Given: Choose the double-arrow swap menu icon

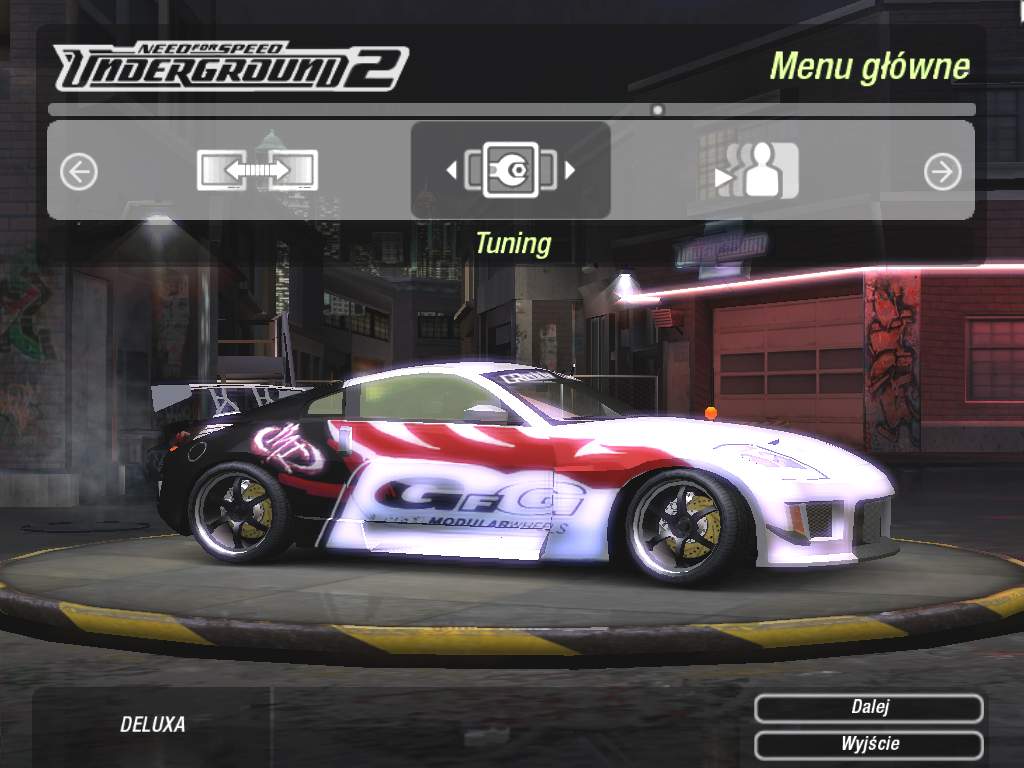Looking at the screenshot, I should pyautogui.click(x=257, y=170).
